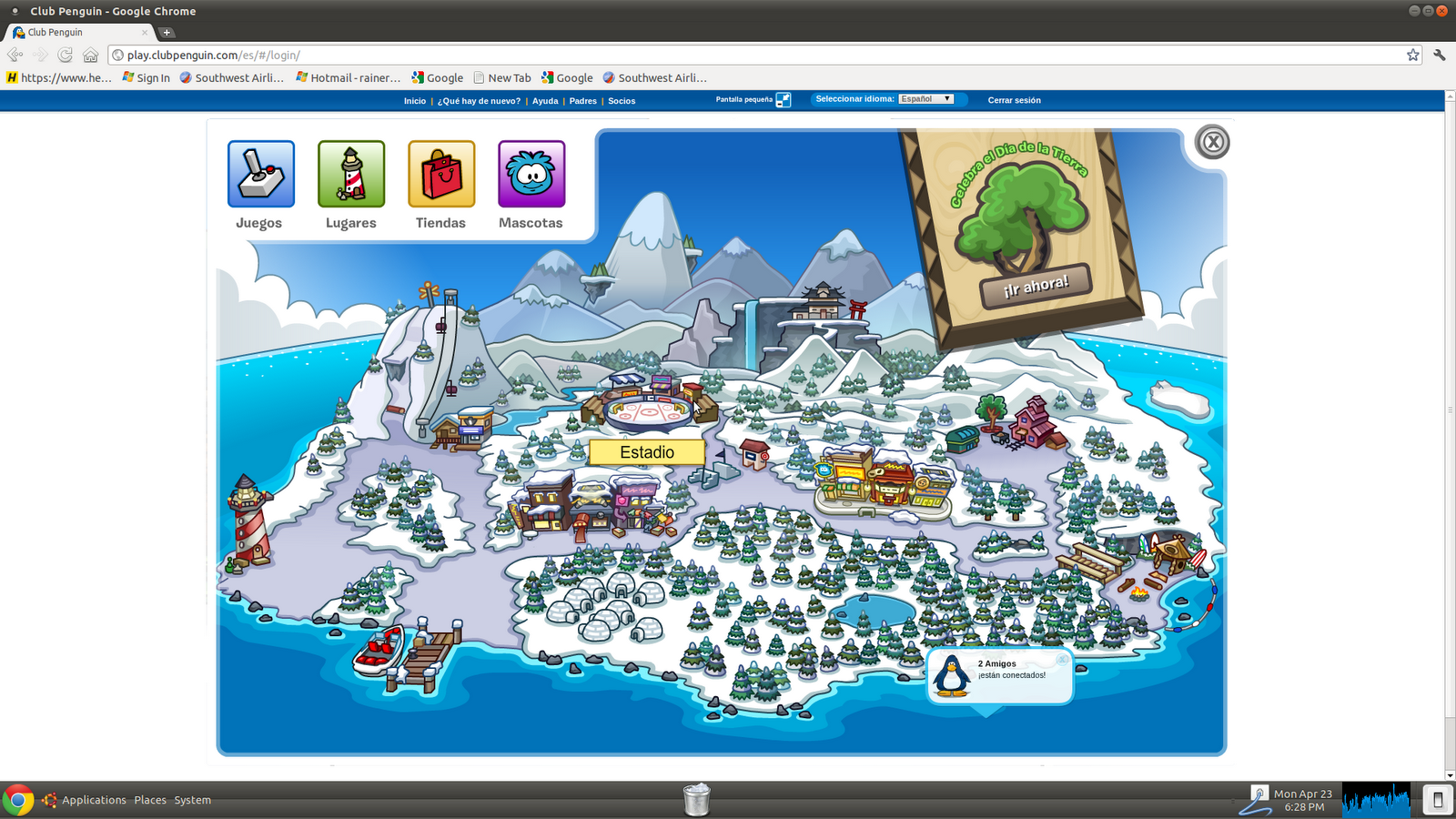
Task: Click the Estadio ice rink on the map
Action: (x=647, y=409)
